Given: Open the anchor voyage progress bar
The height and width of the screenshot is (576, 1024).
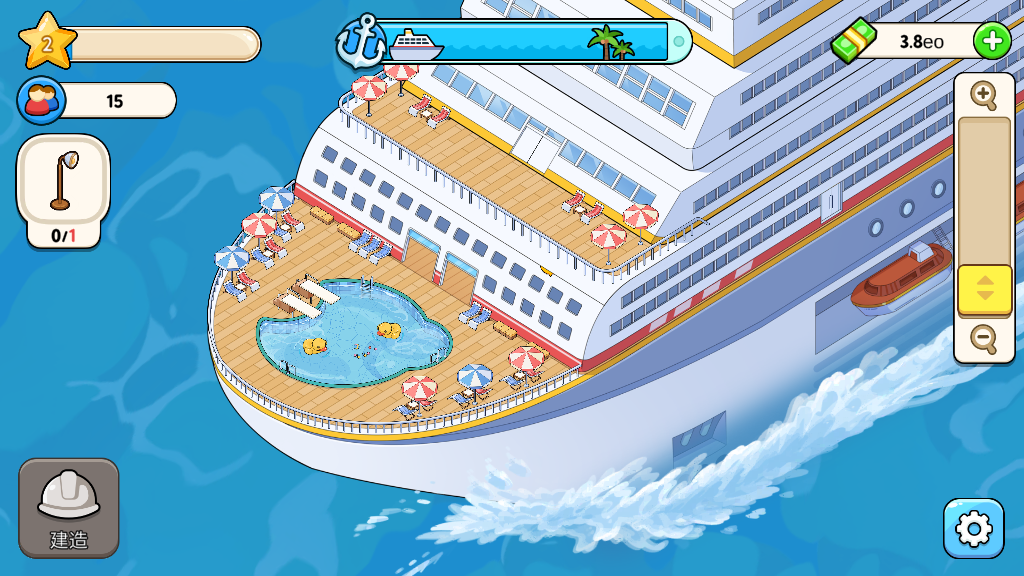Looking at the screenshot, I should pyautogui.click(x=515, y=42).
